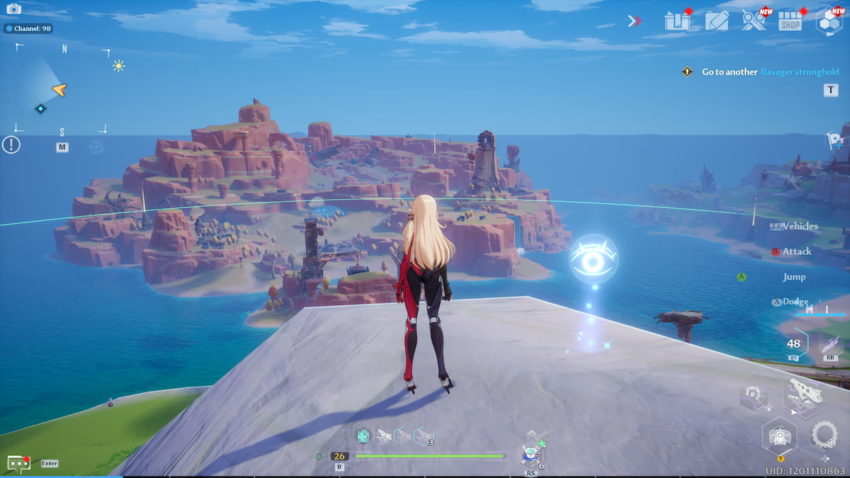Open the backpack icon with red notification
Viewport: 850px width, 478px height.
pyautogui.click(x=677, y=21)
